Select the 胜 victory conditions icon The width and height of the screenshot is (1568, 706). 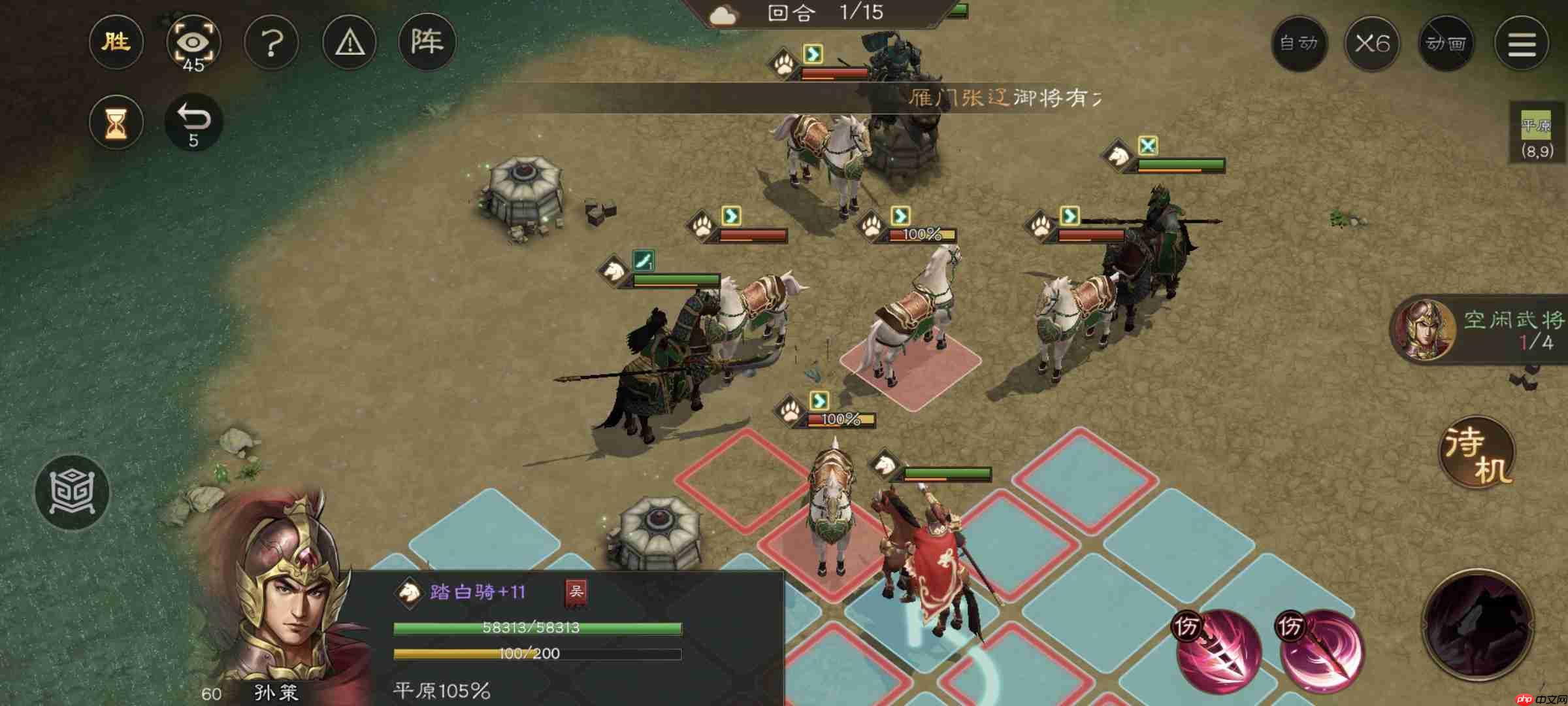click(116, 42)
